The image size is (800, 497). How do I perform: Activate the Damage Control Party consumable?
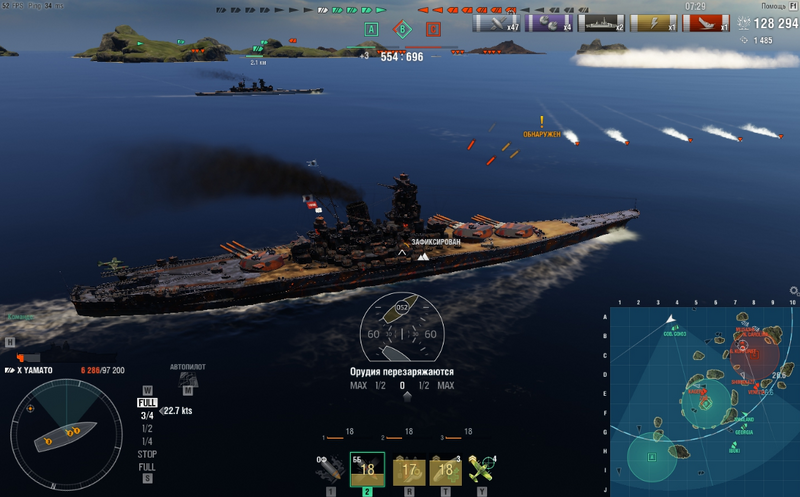[x=407, y=472]
